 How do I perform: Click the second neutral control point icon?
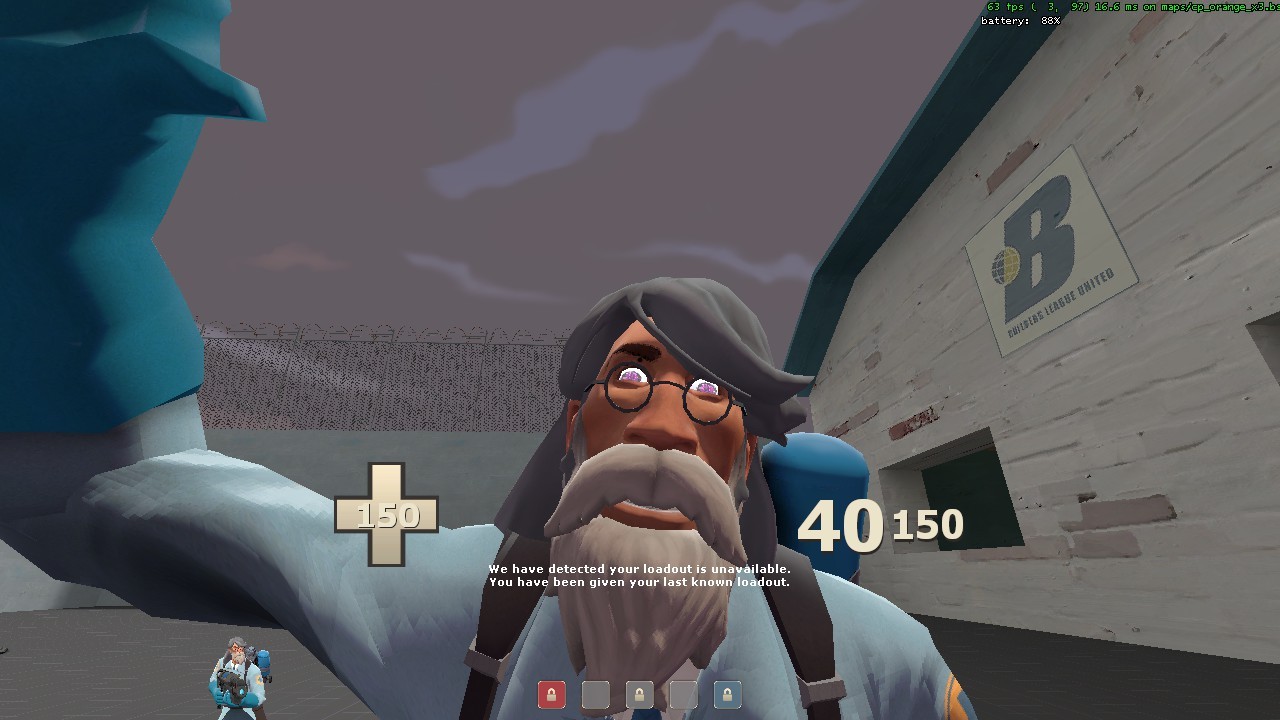[x=596, y=694]
